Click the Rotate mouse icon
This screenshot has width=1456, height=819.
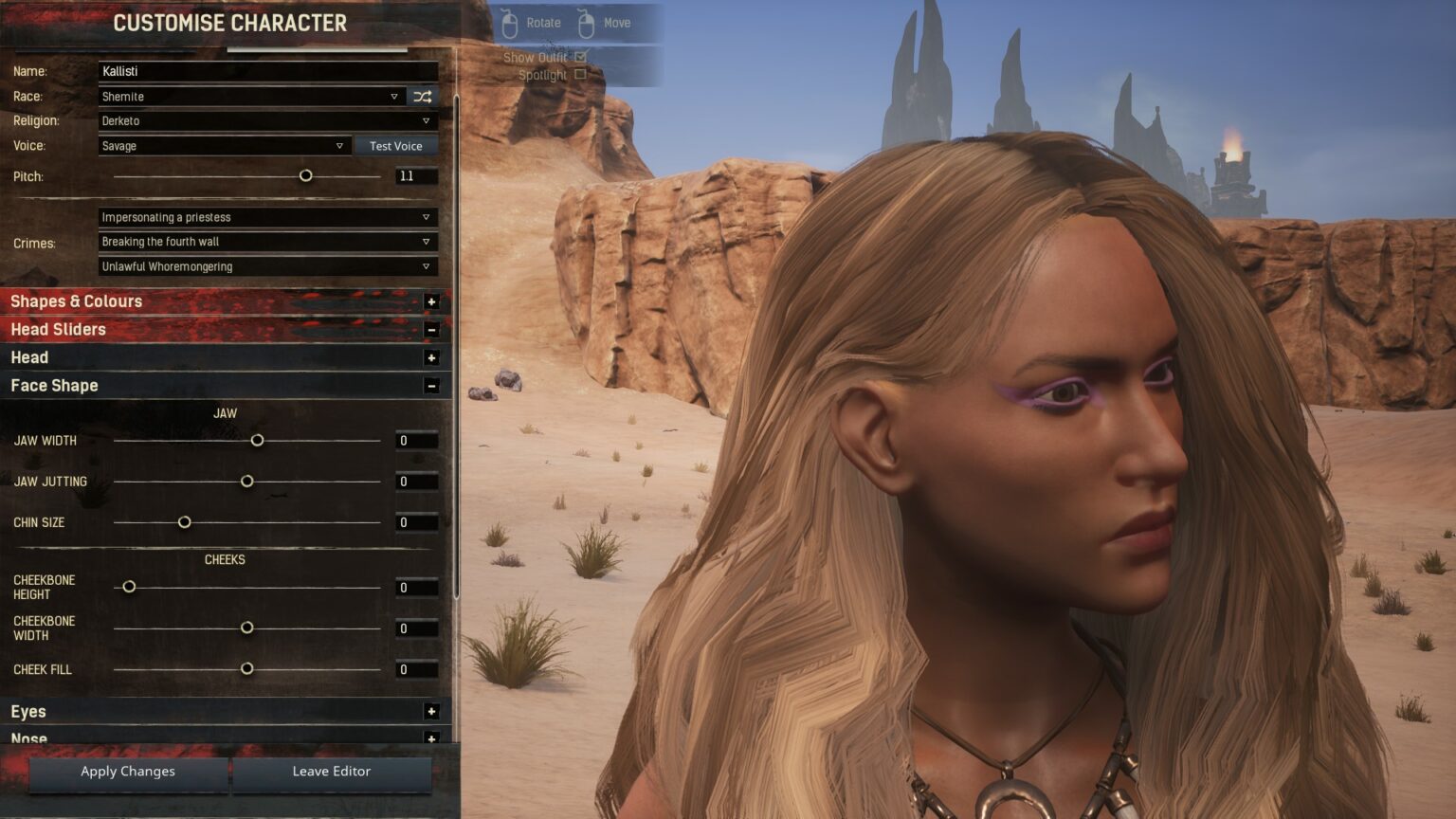(x=510, y=22)
